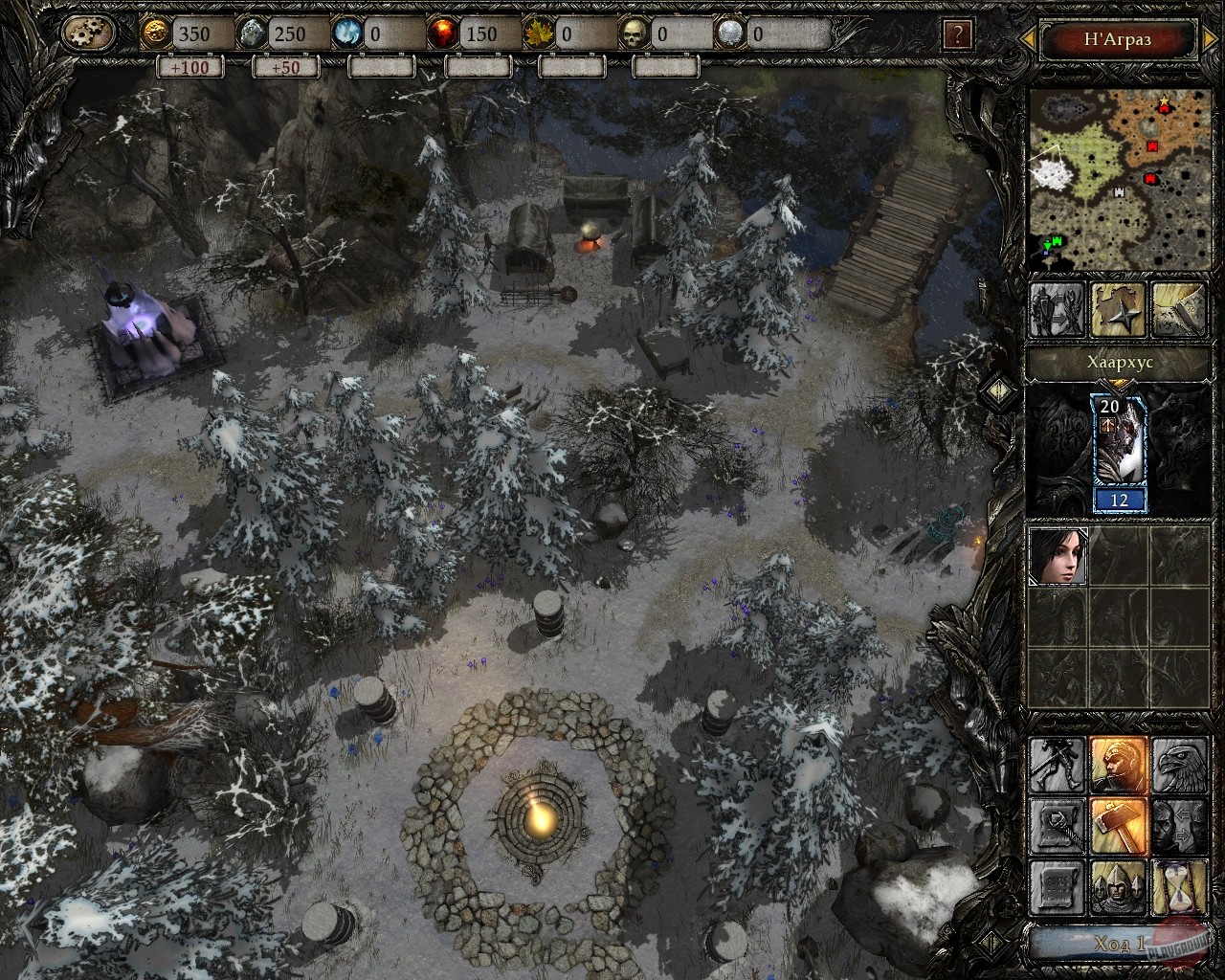Open the parchment scroll quest log icon
Viewport: 1225px width, 980px height.
(x=1058, y=886)
